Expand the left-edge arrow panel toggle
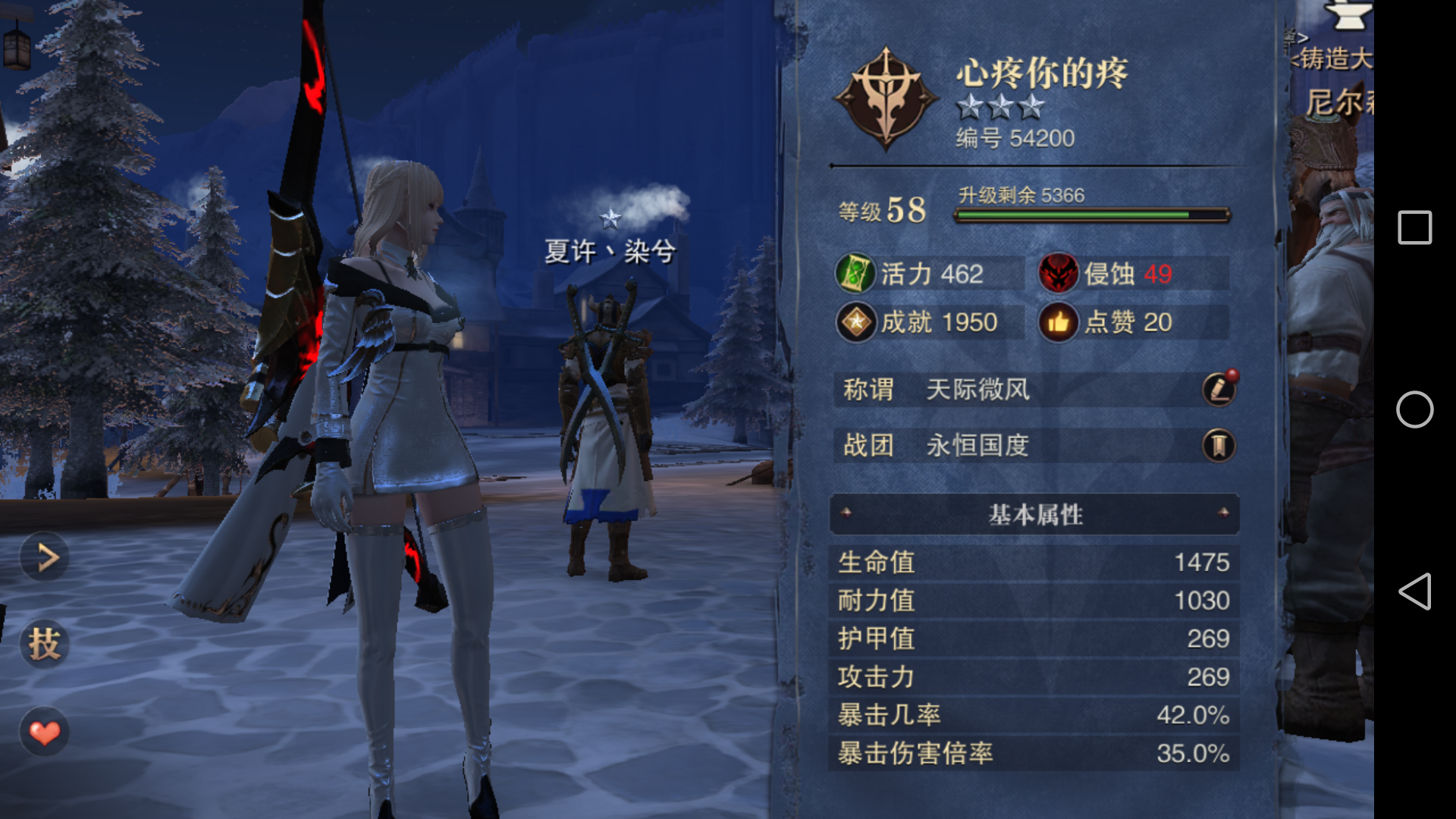1456x819 pixels. (43, 557)
